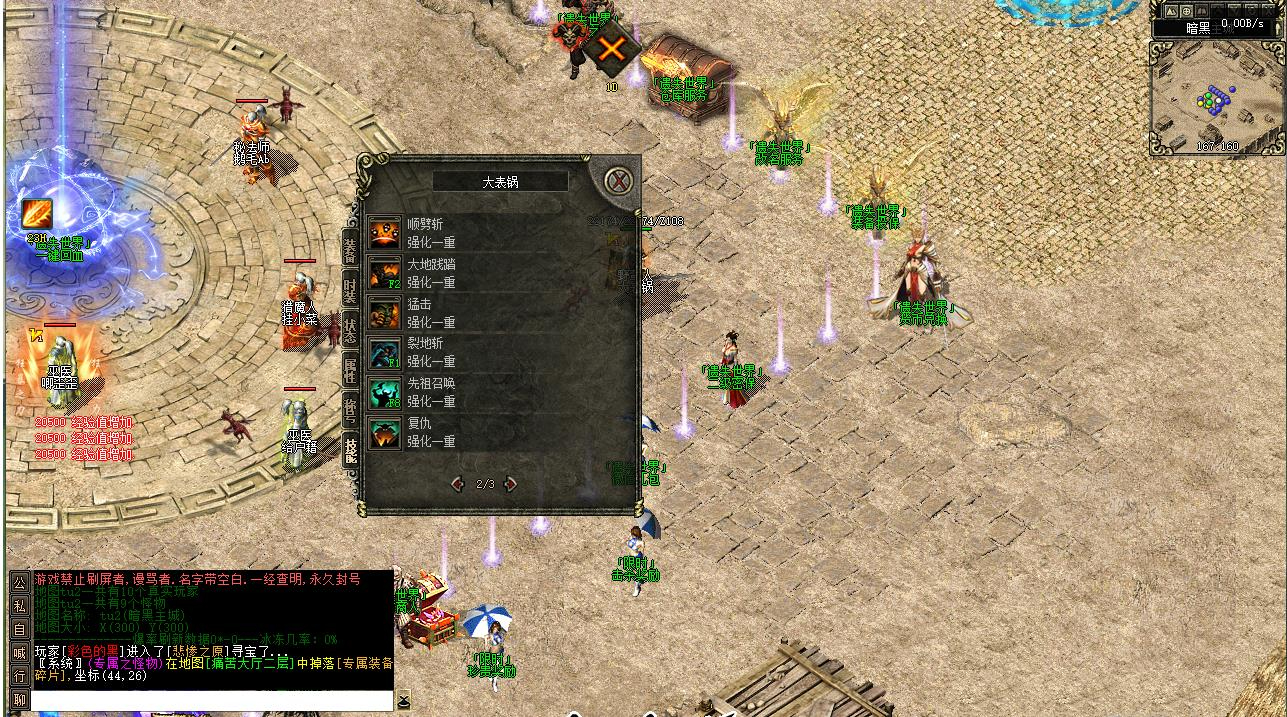Go to the next skill page

pyautogui.click(x=511, y=484)
